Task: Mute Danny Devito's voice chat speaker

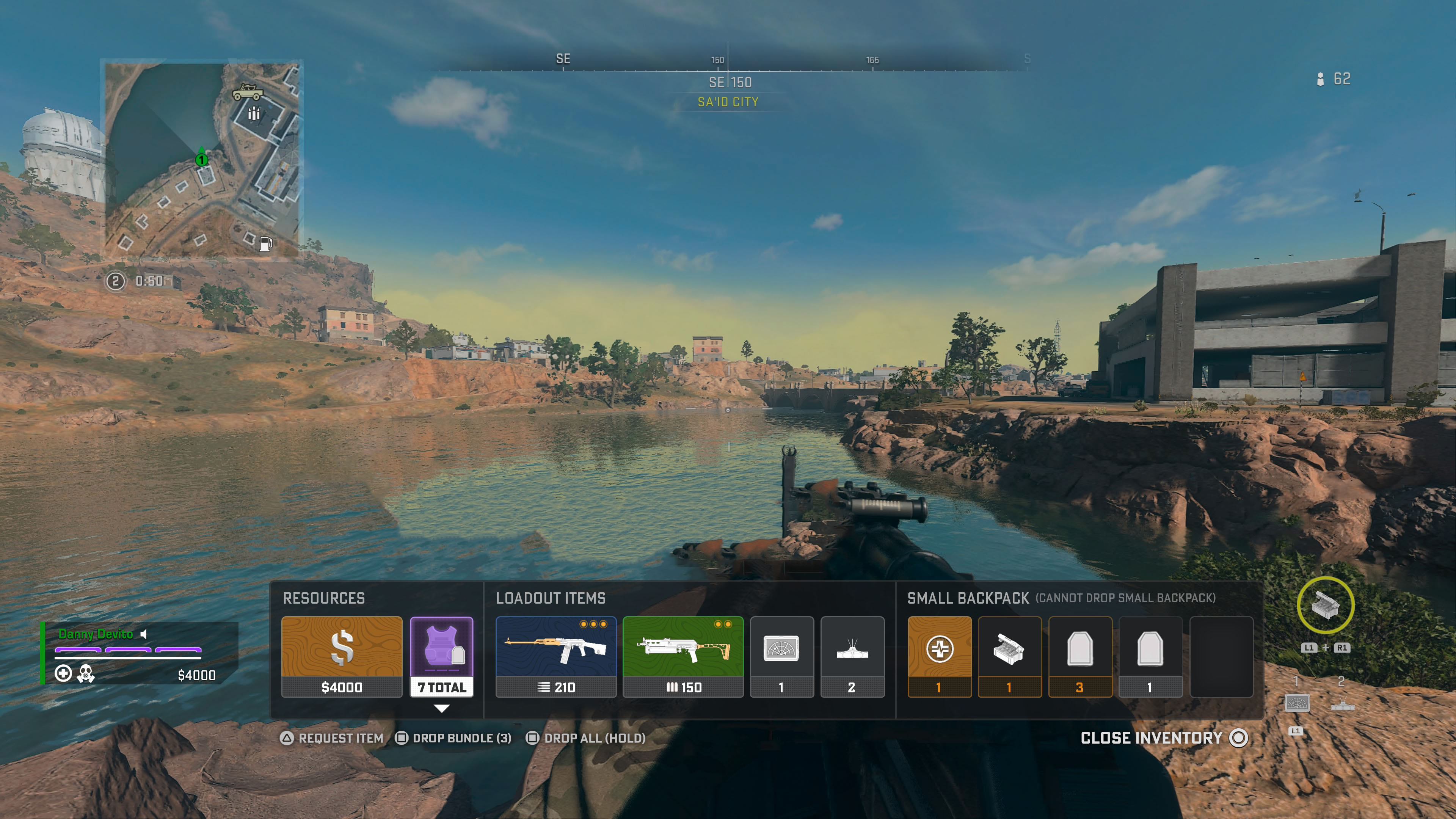Action: (x=144, y=634)
